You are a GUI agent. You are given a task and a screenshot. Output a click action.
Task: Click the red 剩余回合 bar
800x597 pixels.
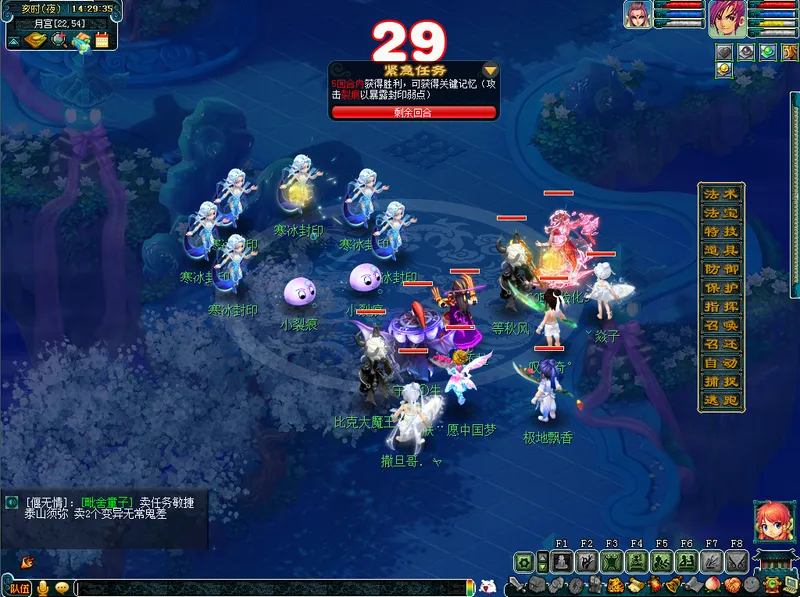click(x=413, y=112)
